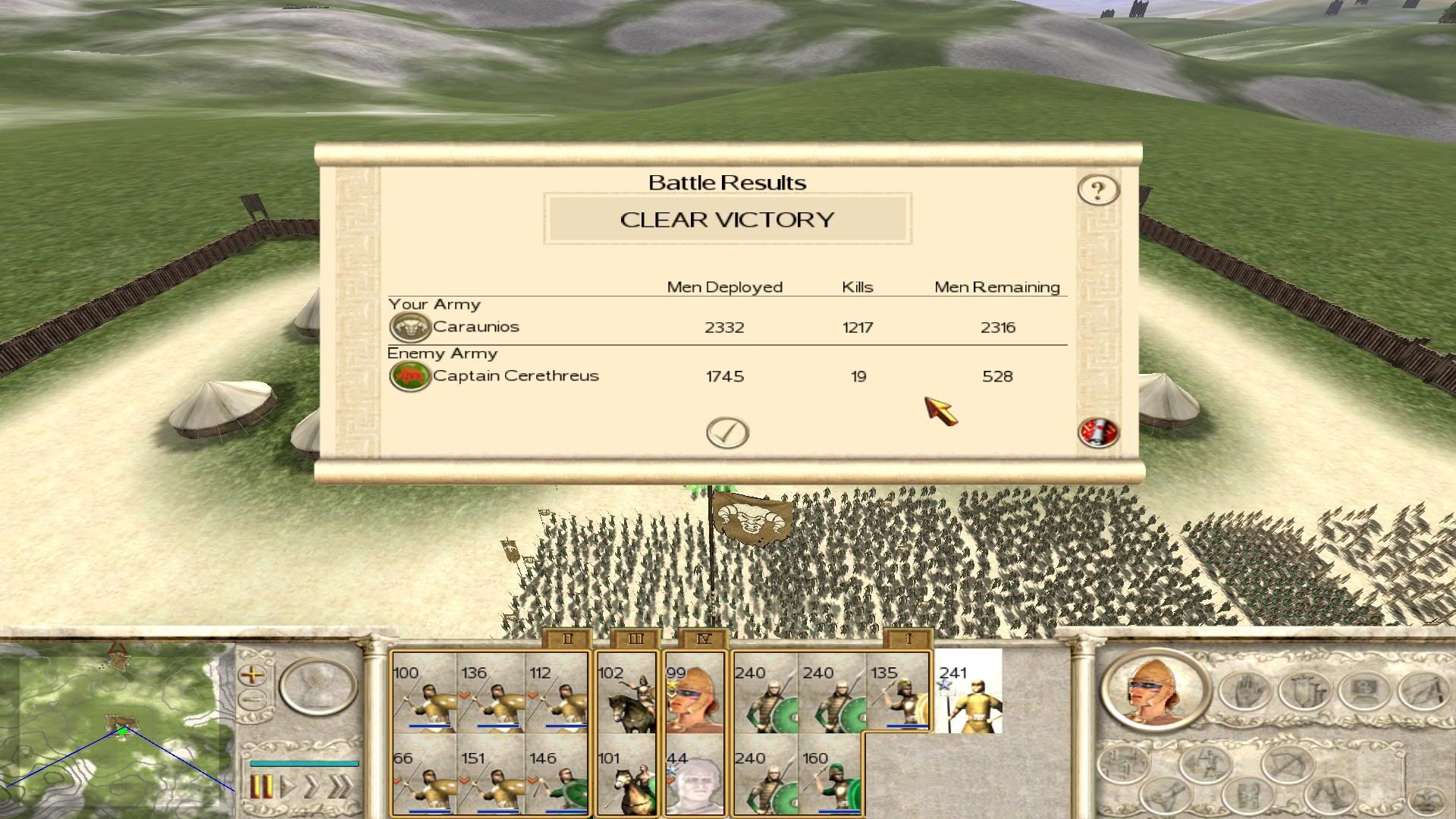Set double-chevron fast-forward speed
The image size is (1456, 819).
(x=312, y=787)
